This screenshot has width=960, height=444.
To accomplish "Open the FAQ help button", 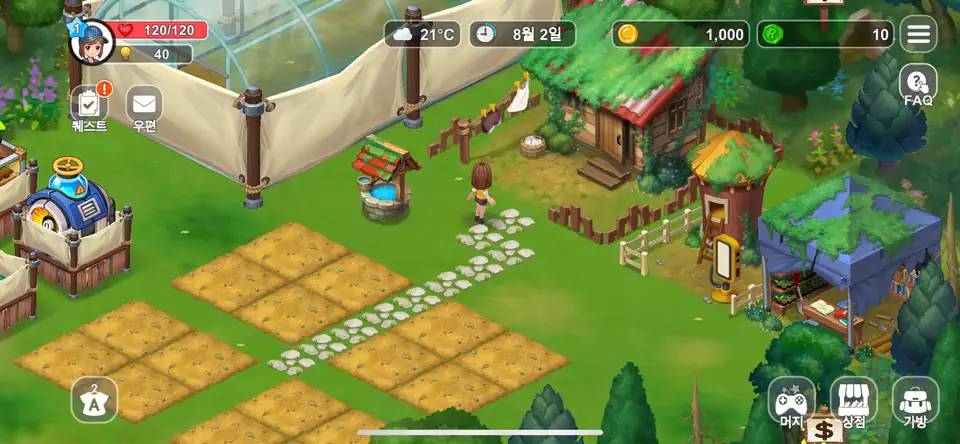I will (x=918, y=84).
